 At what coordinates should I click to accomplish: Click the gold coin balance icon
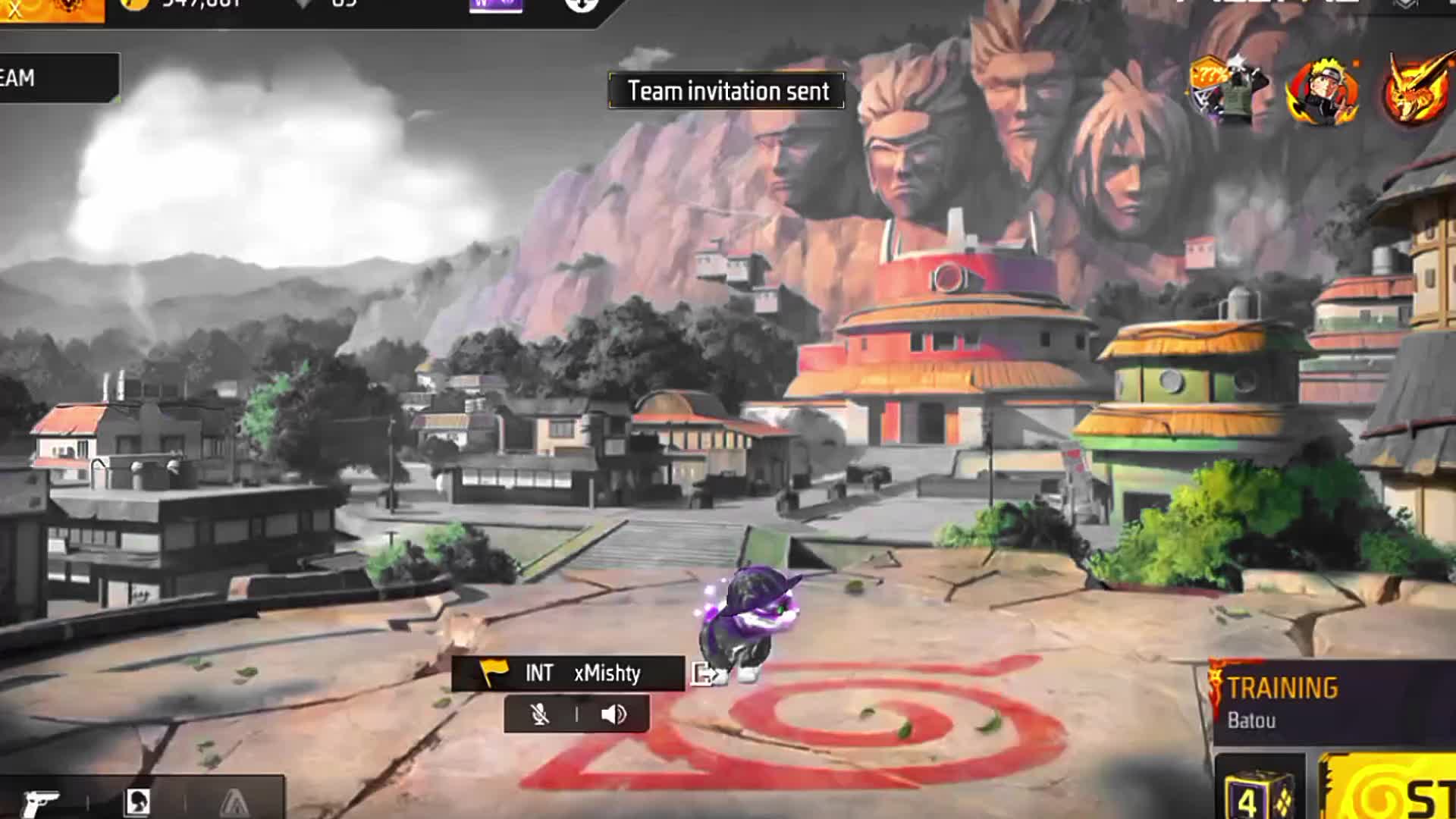tap(135, 4)
